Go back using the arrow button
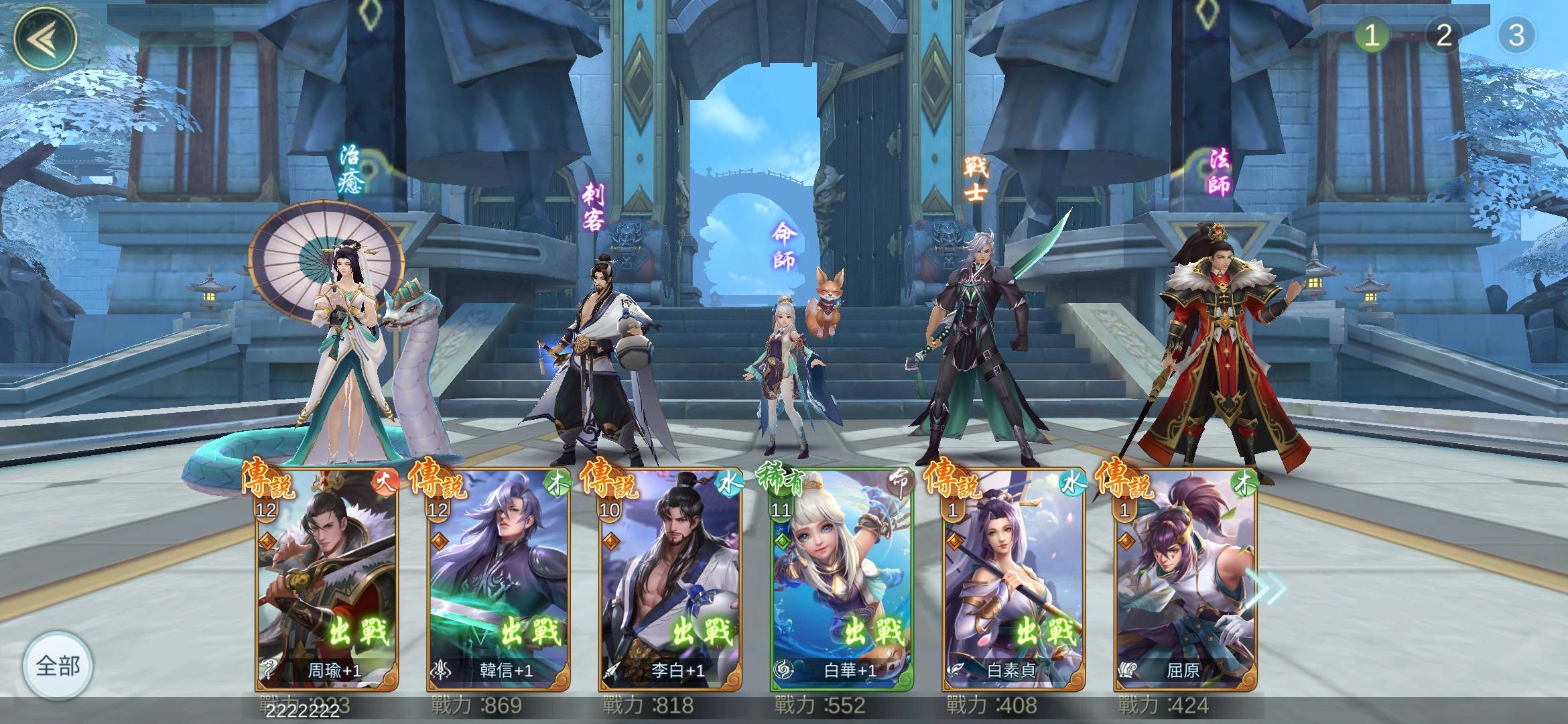This screenshot has width=1568, height=724. pos(44,38)
